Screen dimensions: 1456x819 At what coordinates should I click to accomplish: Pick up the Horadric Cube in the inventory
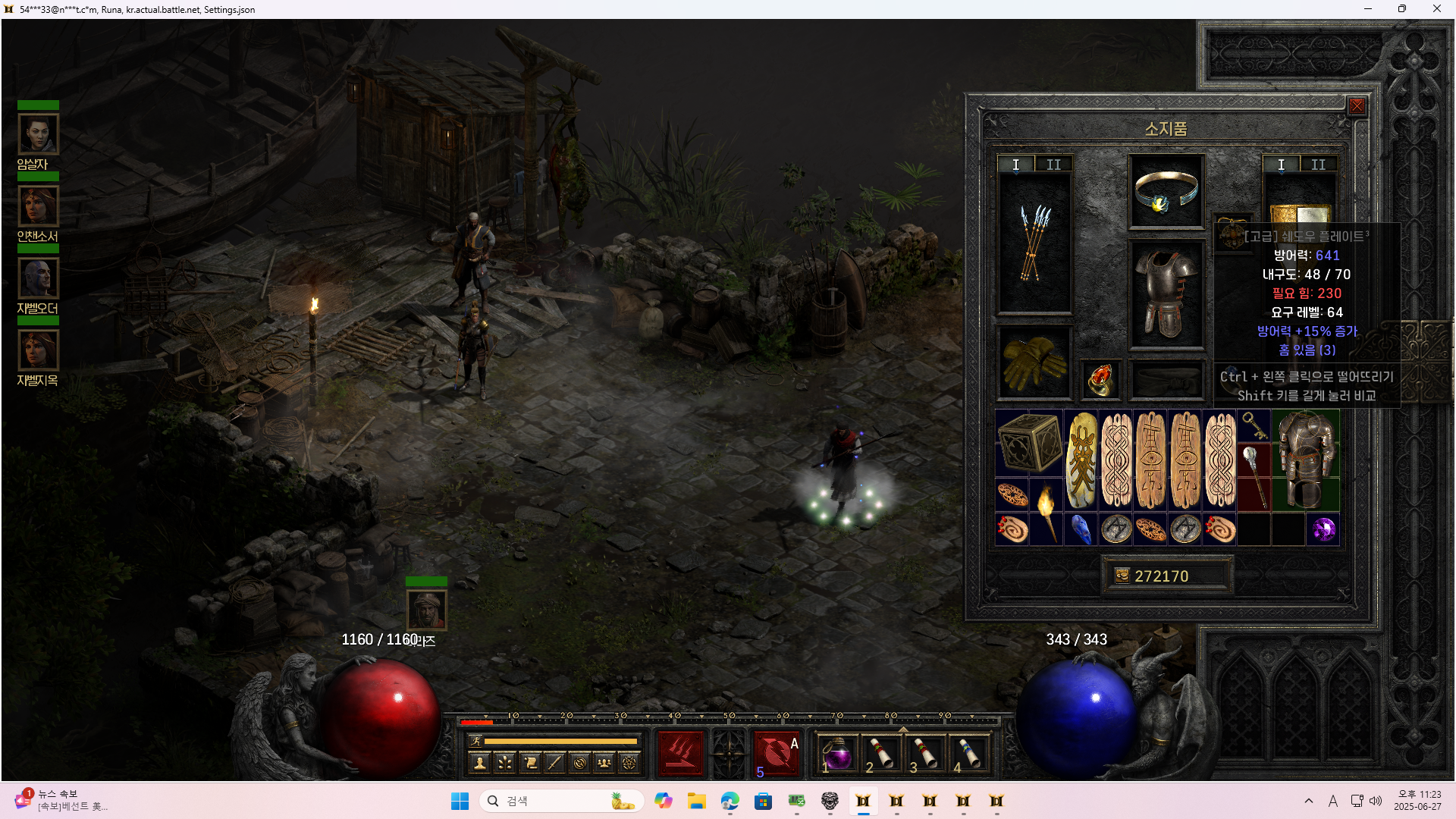[x=1029, y=443]
